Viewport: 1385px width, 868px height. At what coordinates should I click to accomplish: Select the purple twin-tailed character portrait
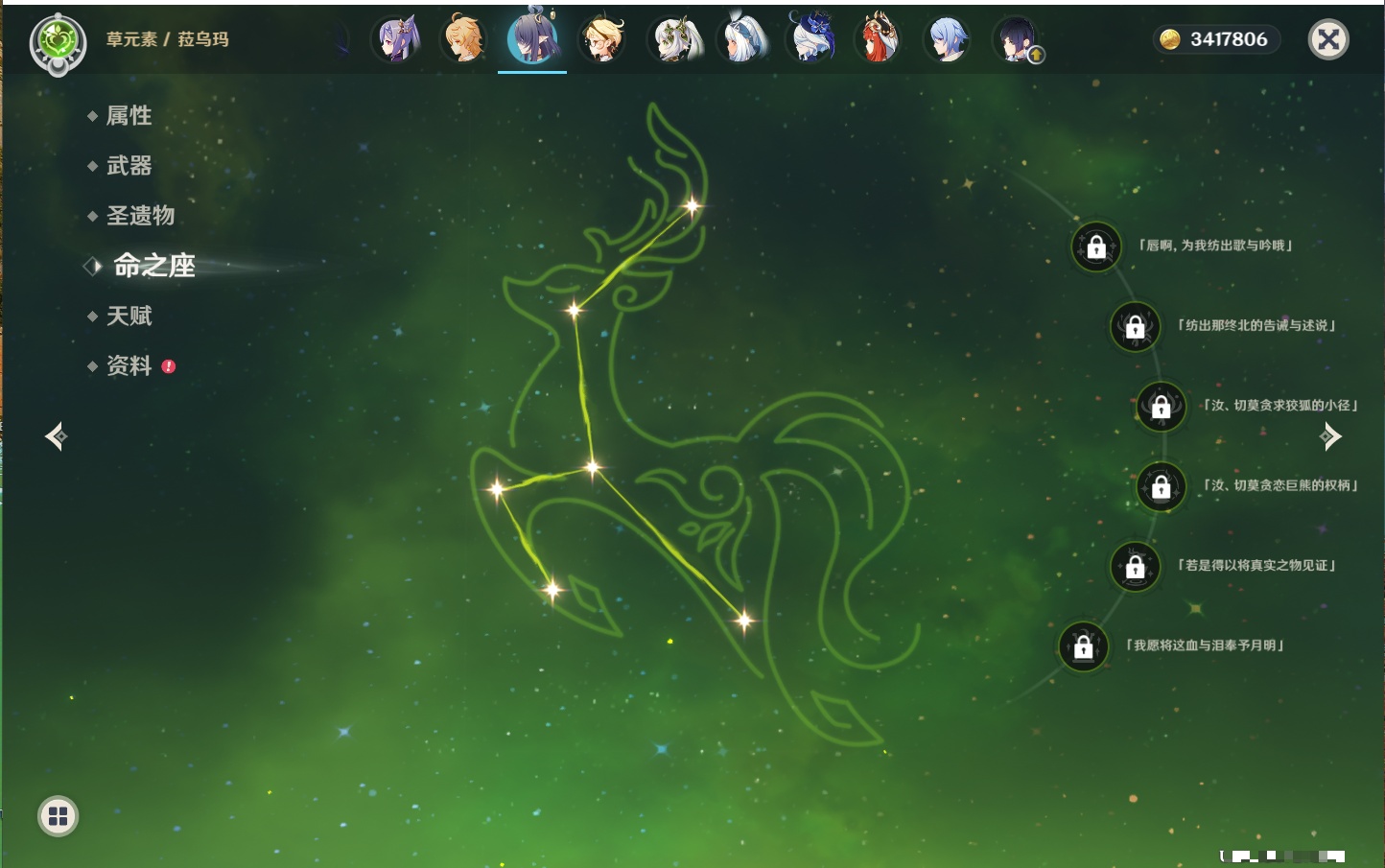point(395,39)
